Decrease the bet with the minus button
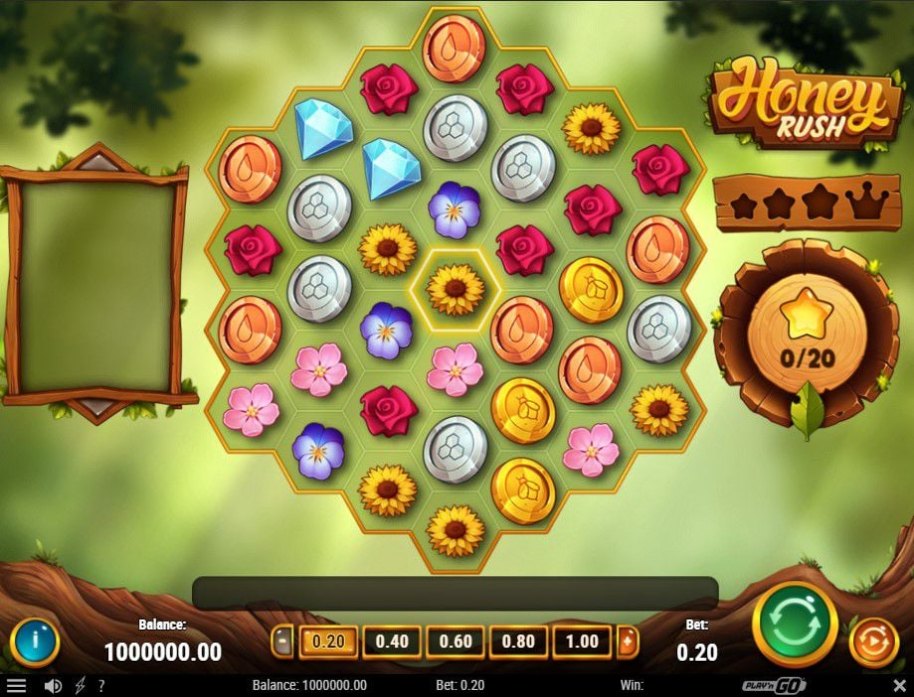The image size is (914, 697). [283, 641]
